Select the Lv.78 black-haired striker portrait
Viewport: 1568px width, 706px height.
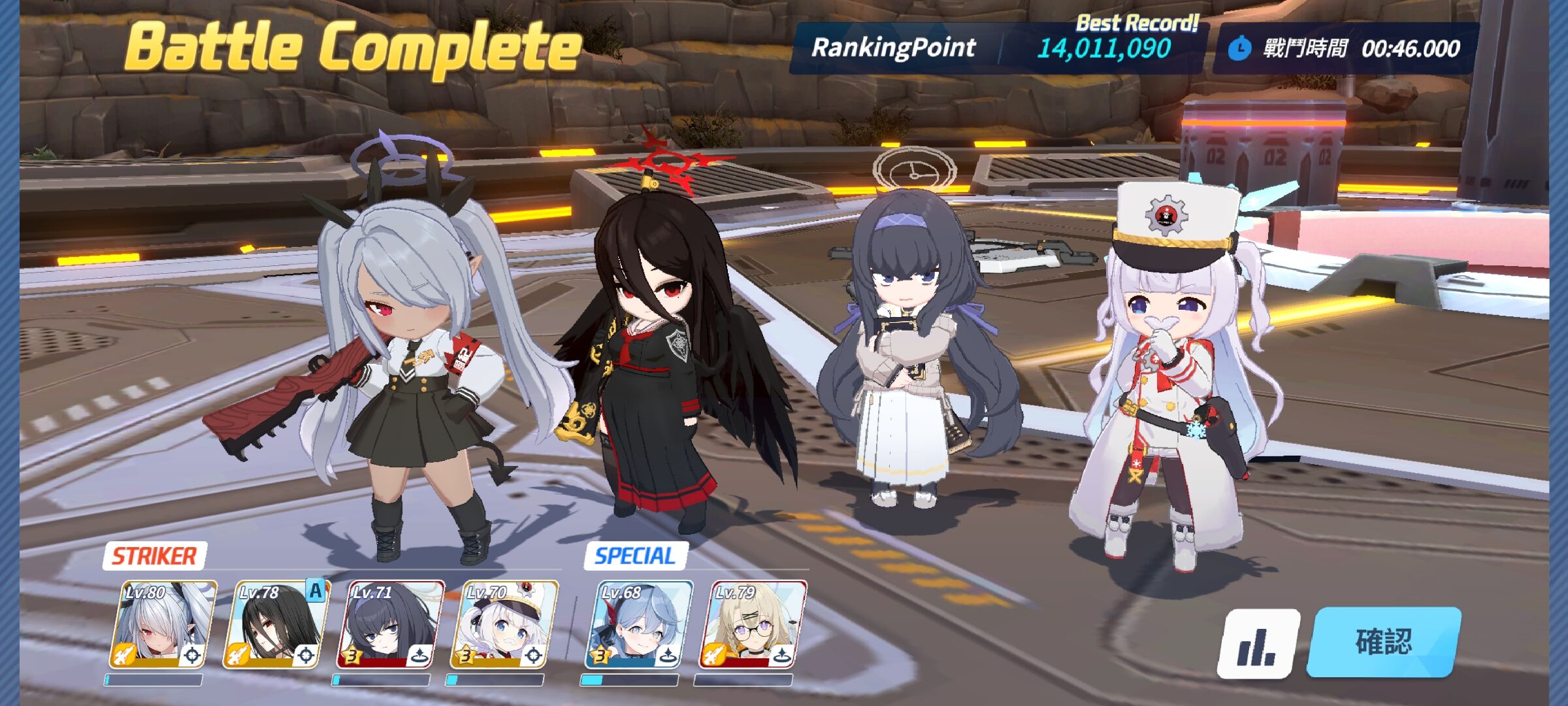click(276, 625)
